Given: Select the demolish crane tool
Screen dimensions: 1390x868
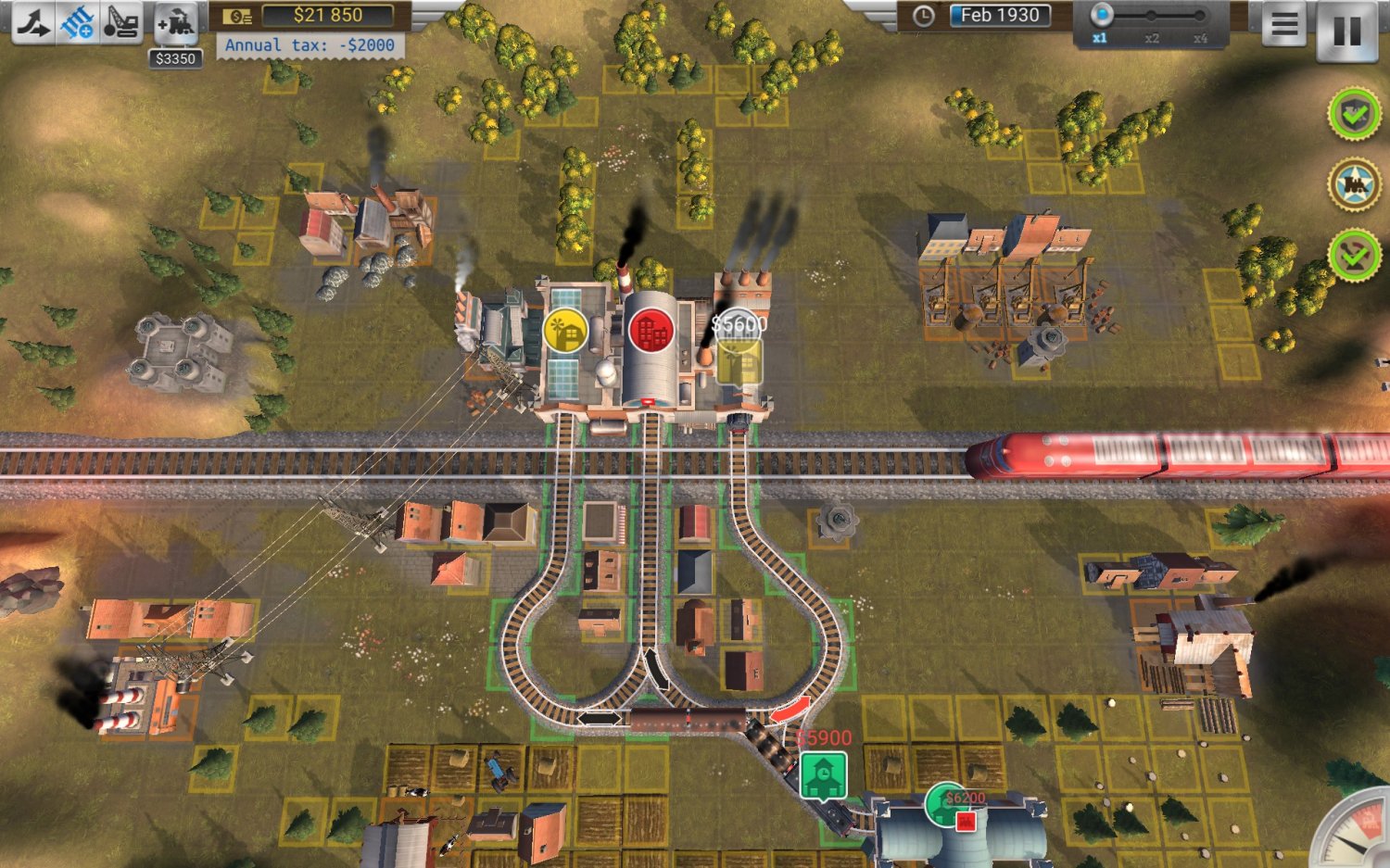Looking at the screenshot, I should pyautogui.click(x=121, y=21).
